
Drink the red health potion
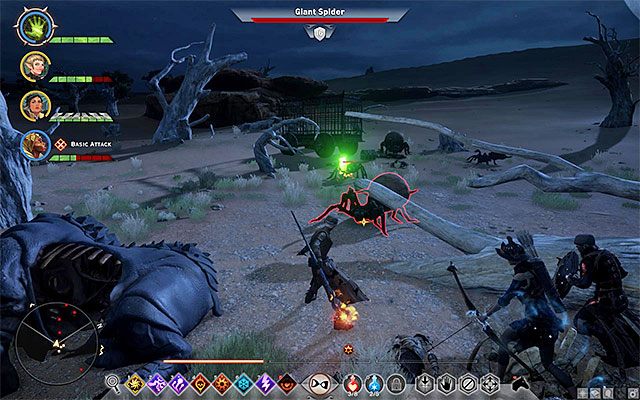coord(351,382)
